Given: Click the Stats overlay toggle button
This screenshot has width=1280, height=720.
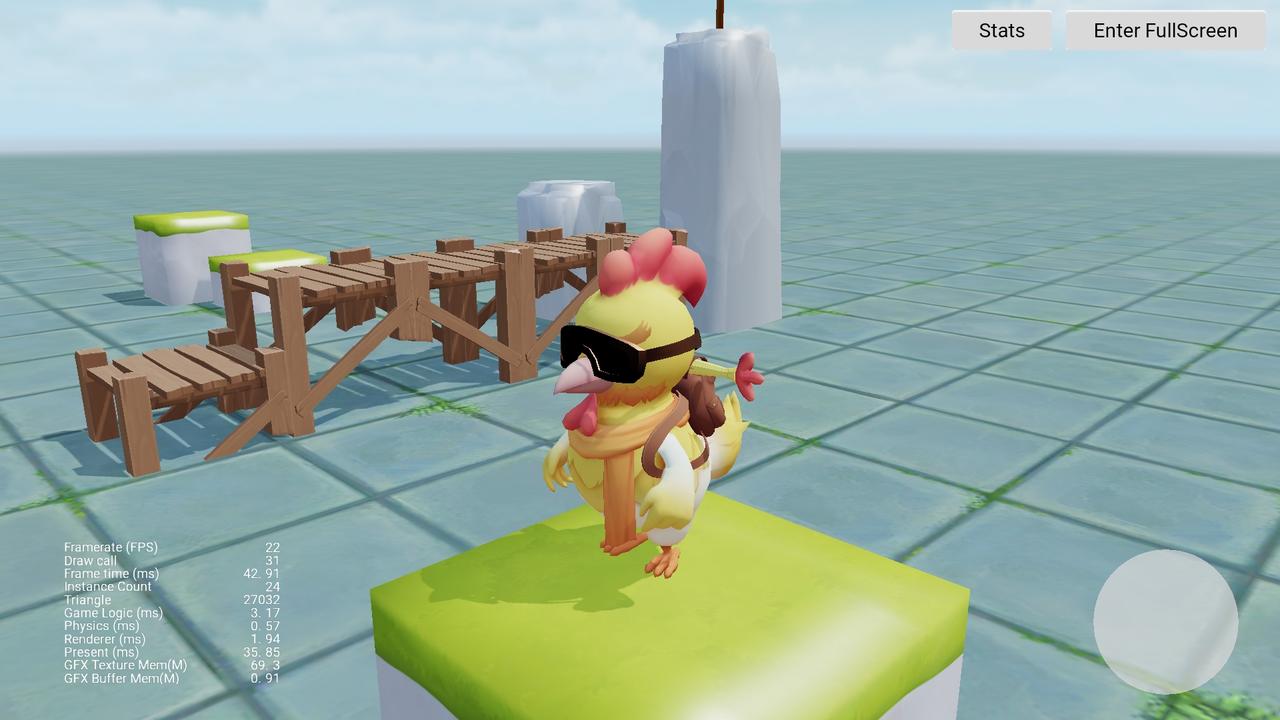Looking at the screenshot, I should [1000, 30].
